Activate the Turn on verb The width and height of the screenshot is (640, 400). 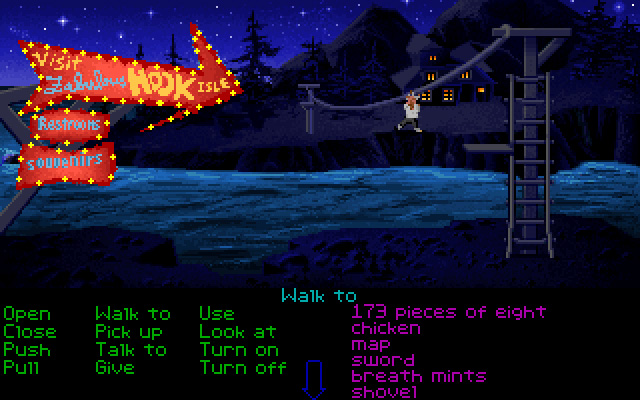tap(239, 349)
